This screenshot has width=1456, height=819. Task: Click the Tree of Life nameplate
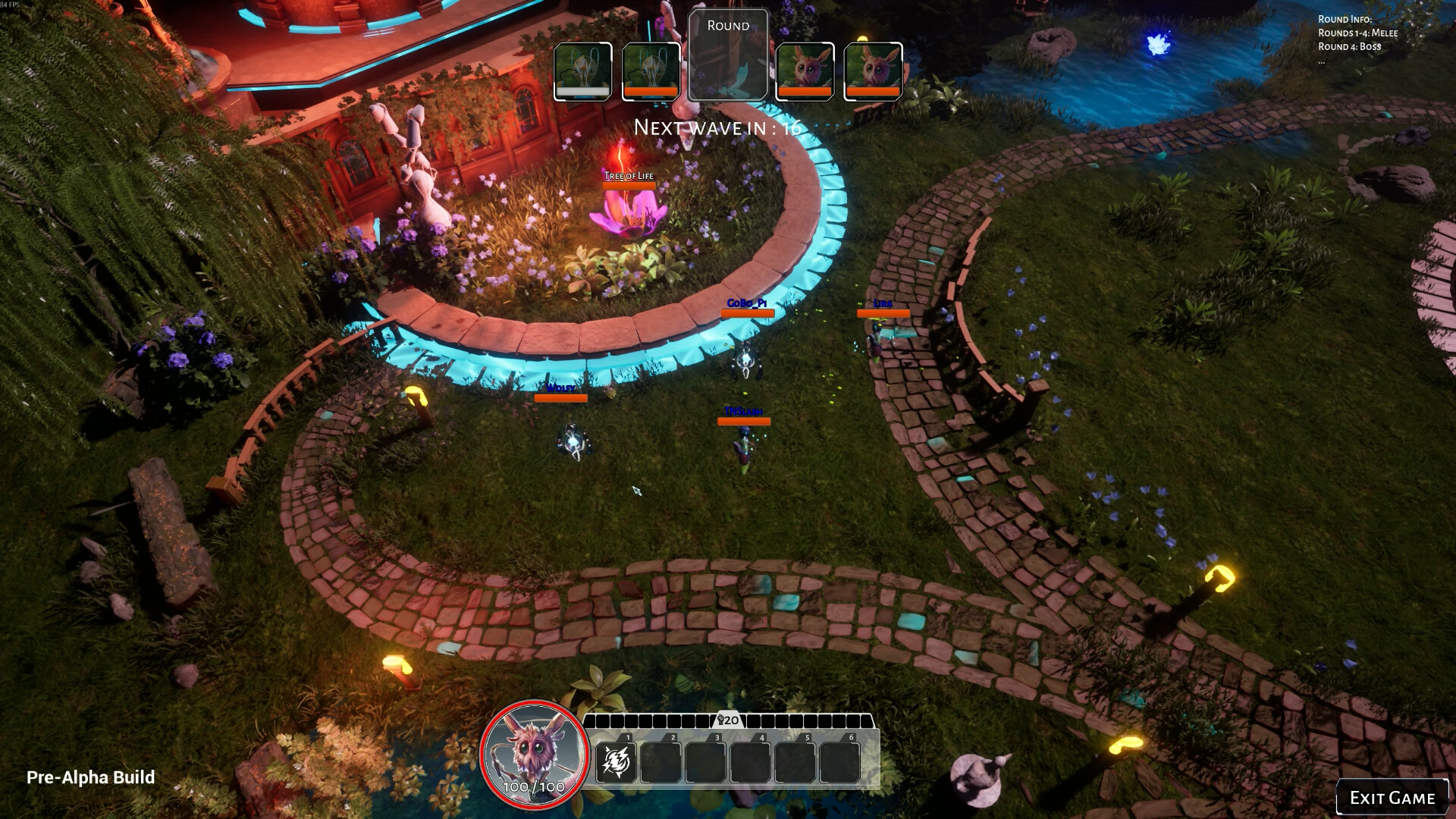pos(630,175)
